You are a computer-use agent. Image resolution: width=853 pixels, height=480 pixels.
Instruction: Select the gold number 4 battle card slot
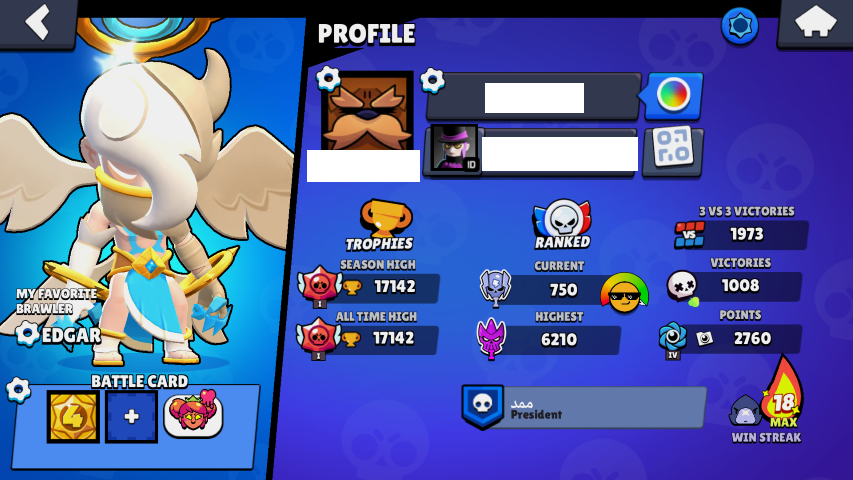point(74,416)
